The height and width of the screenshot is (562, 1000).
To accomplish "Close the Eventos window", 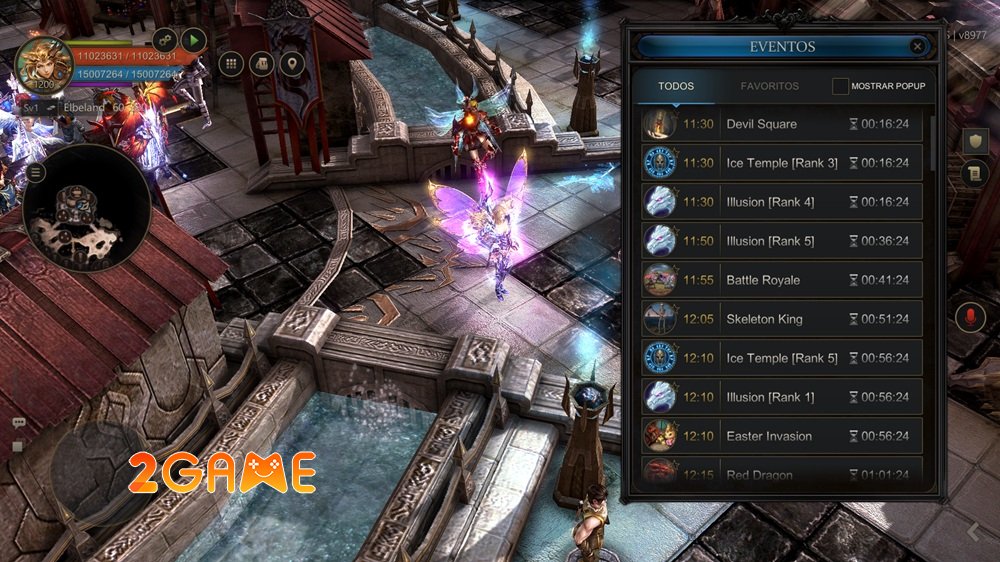I will click(x=917, y=46).
